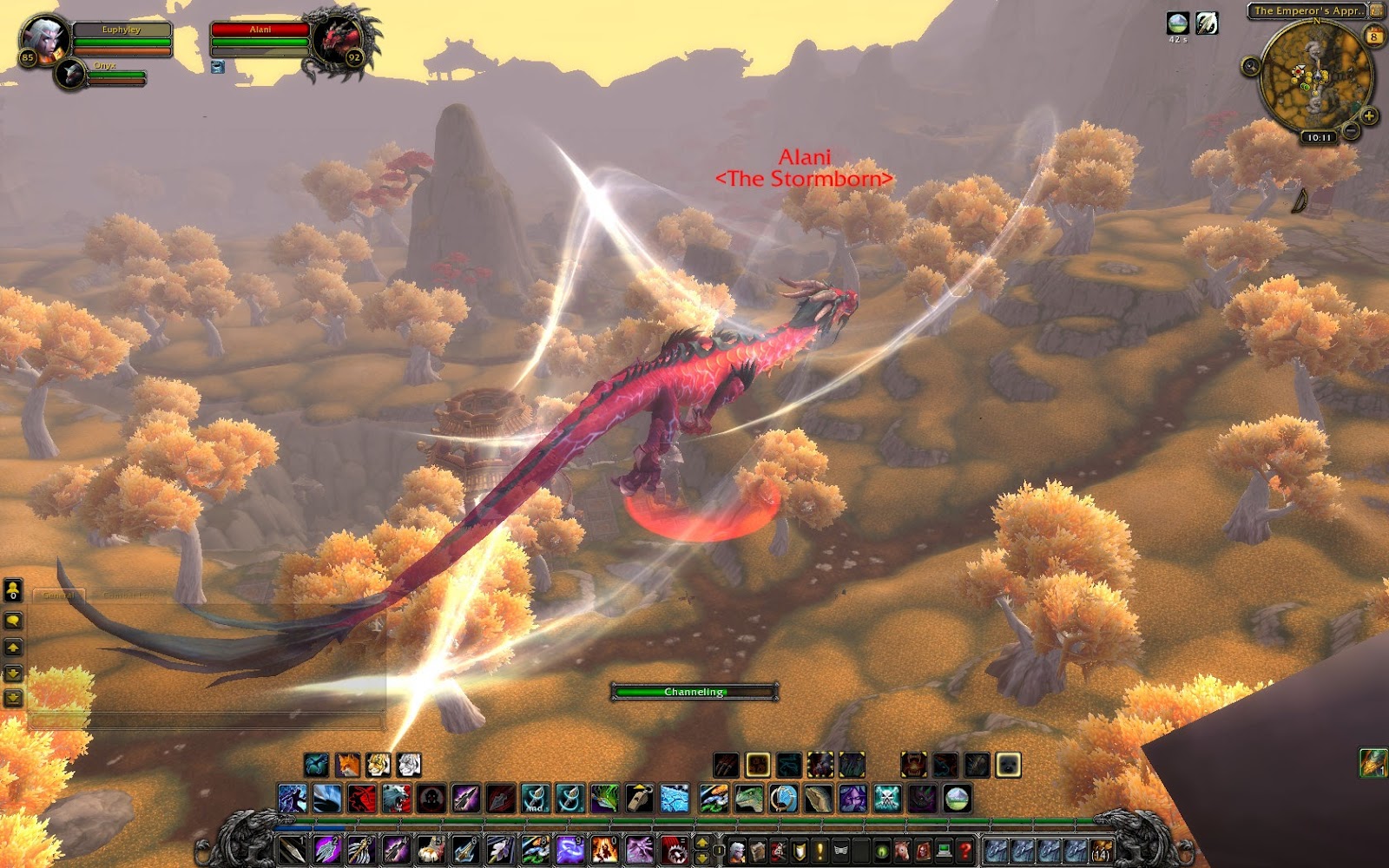
Task: Click the Main Menu computer icon
Action: [945, 850]
